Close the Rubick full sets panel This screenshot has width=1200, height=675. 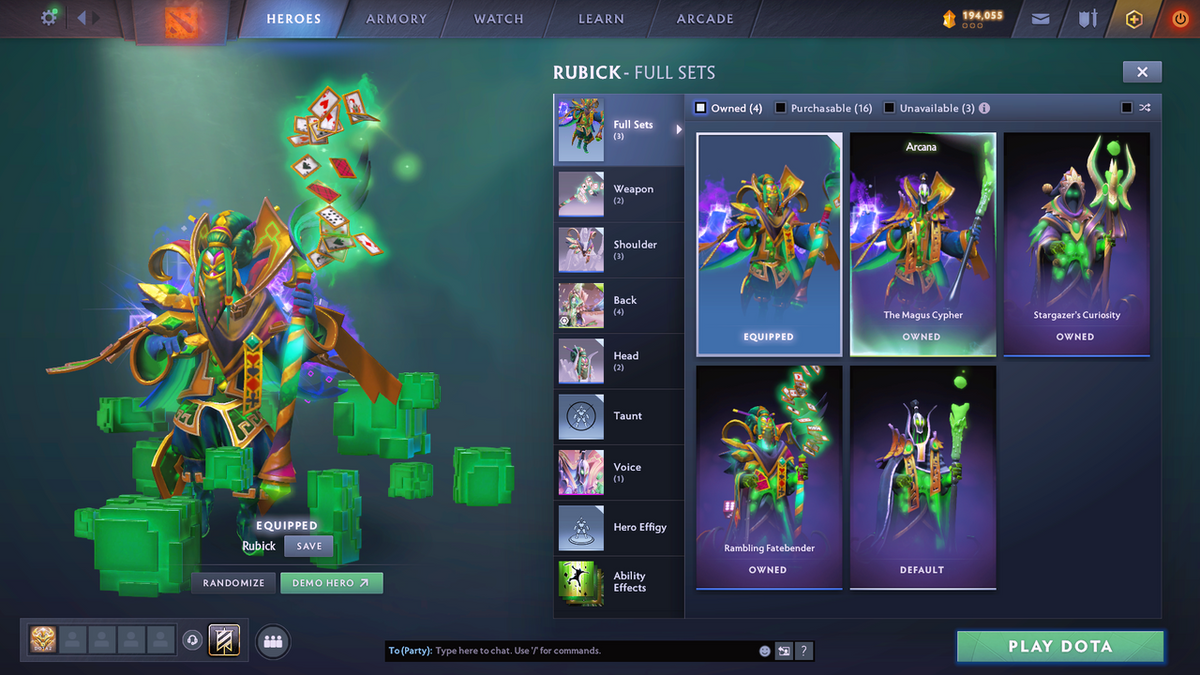(x=1142, y=72)
